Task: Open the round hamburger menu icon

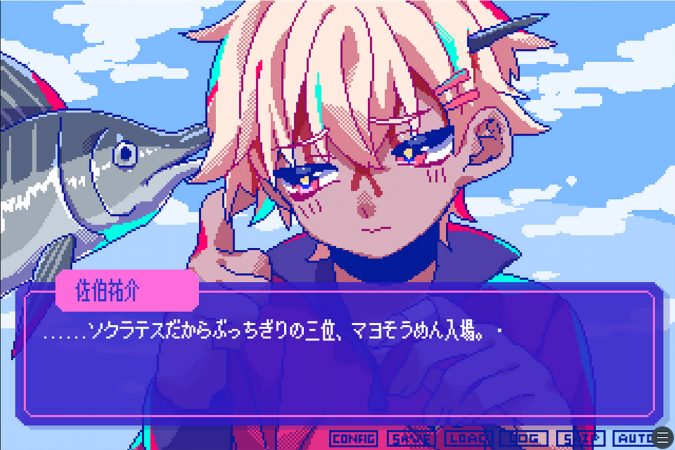Action: tap(662, 438)
